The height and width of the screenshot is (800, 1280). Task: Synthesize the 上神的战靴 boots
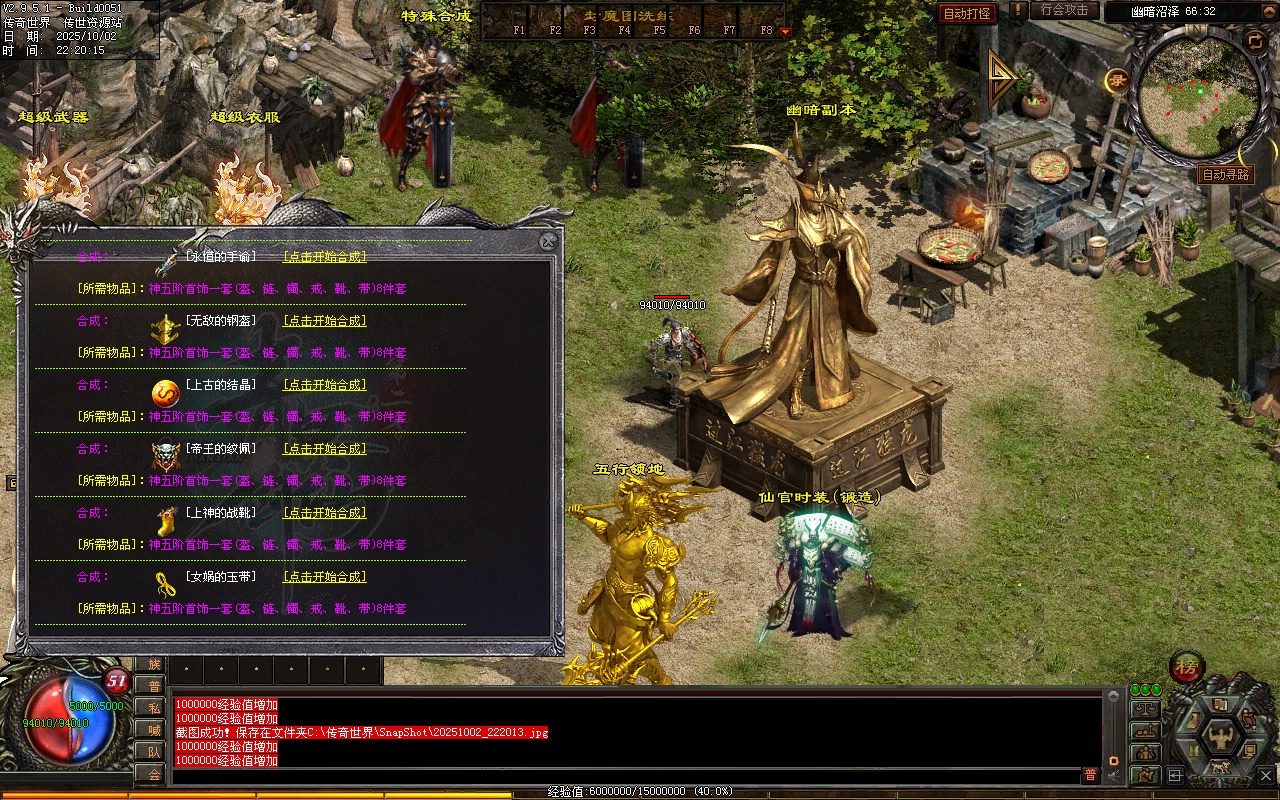324,513
